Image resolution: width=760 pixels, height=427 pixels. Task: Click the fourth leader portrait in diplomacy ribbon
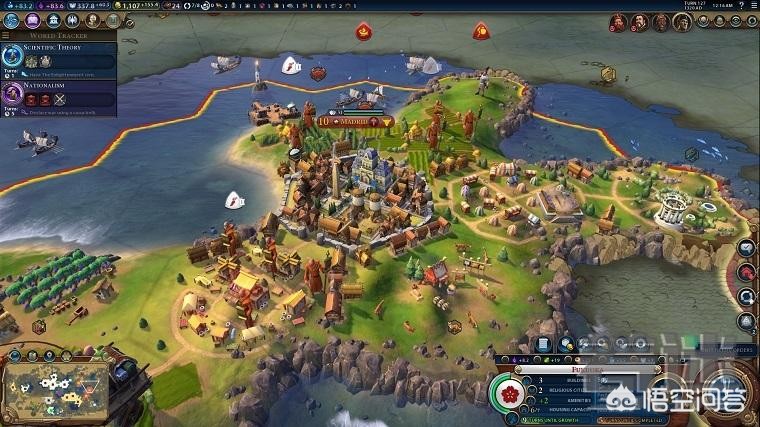click(x=688, y=21)
